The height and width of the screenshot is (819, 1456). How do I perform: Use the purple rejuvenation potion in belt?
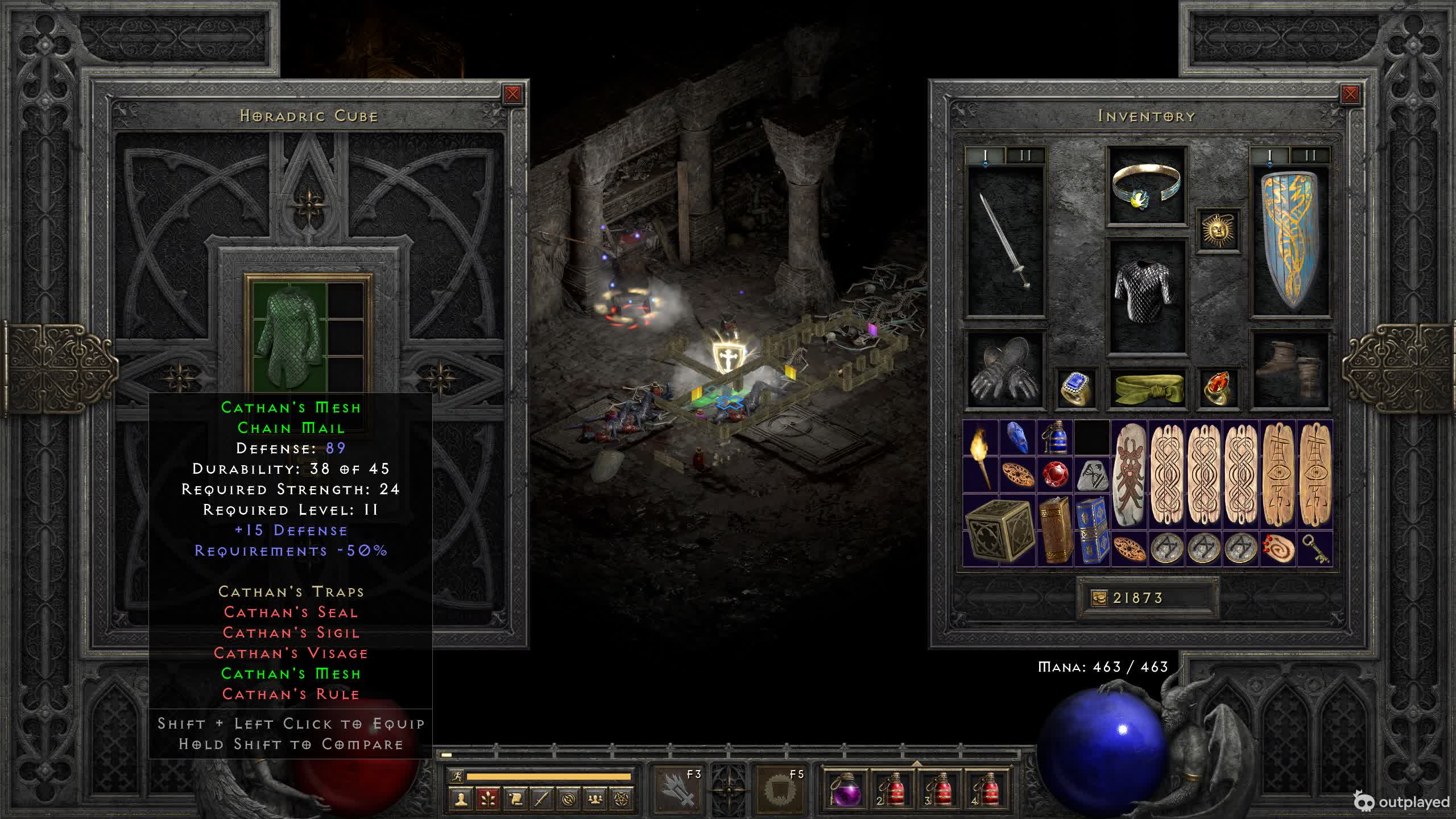(844, 789)
